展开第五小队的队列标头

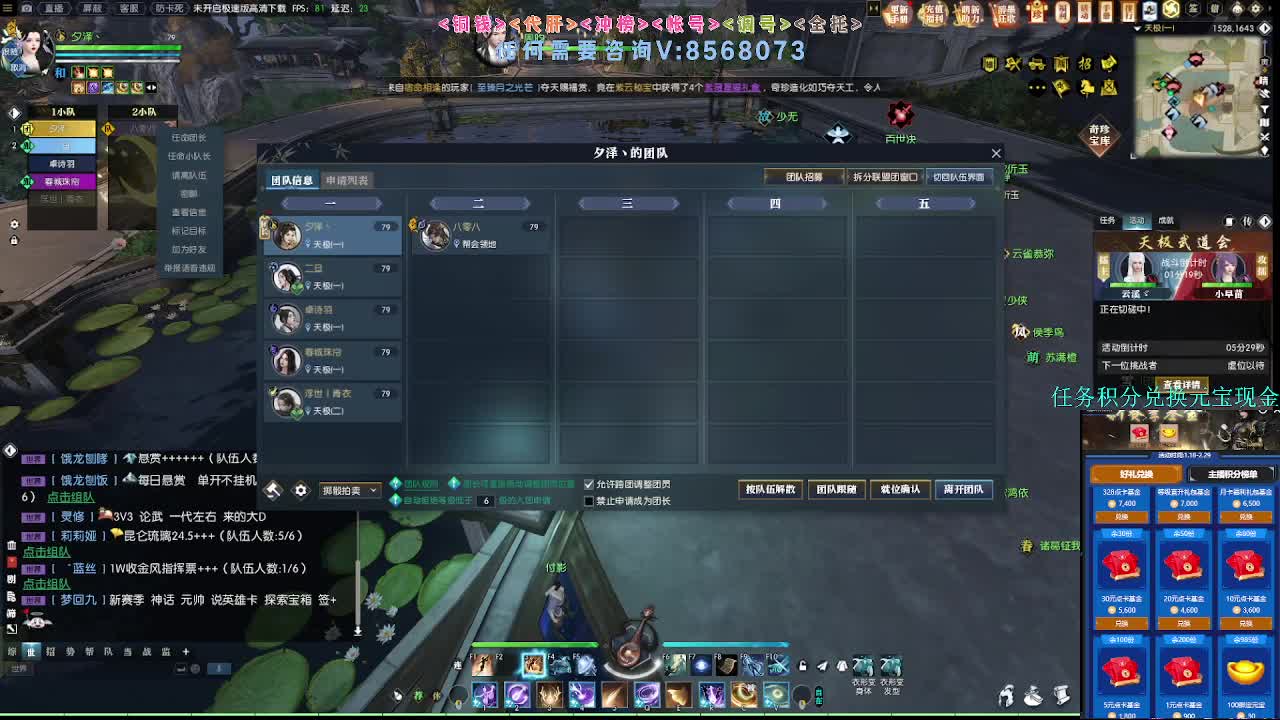(924, 202)
